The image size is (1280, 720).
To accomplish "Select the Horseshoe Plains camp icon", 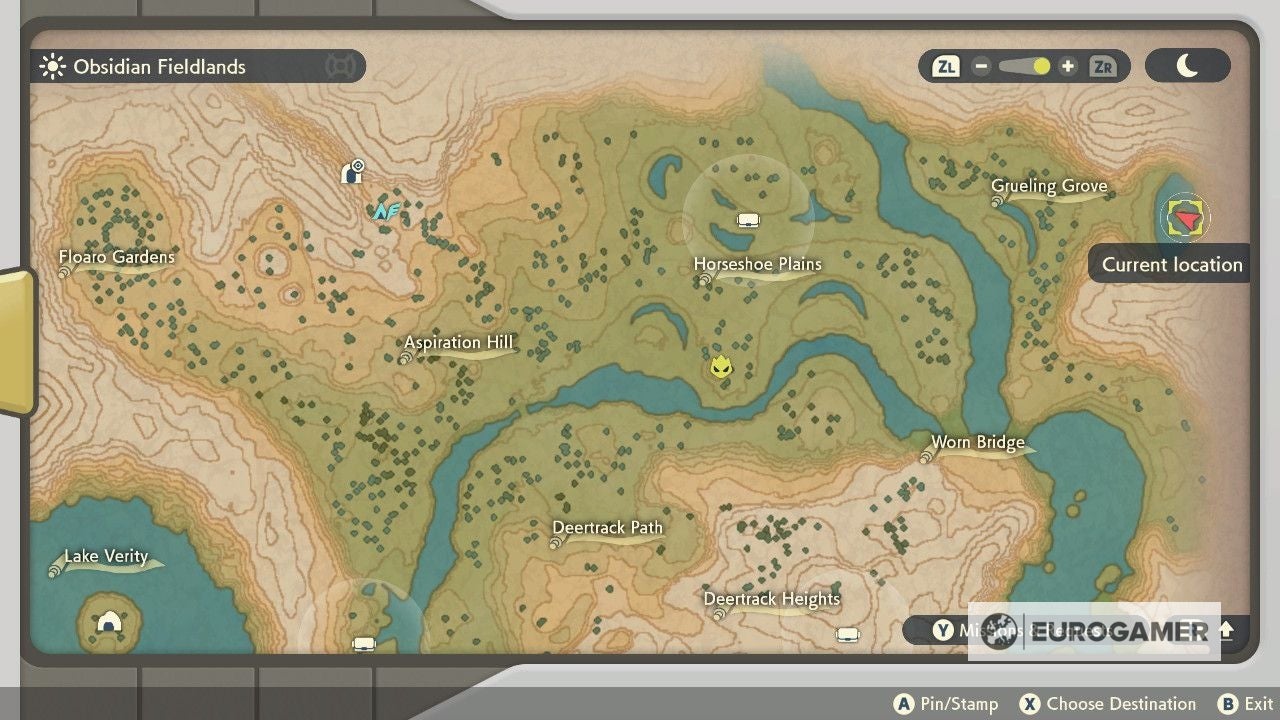I will click(748, 220).
